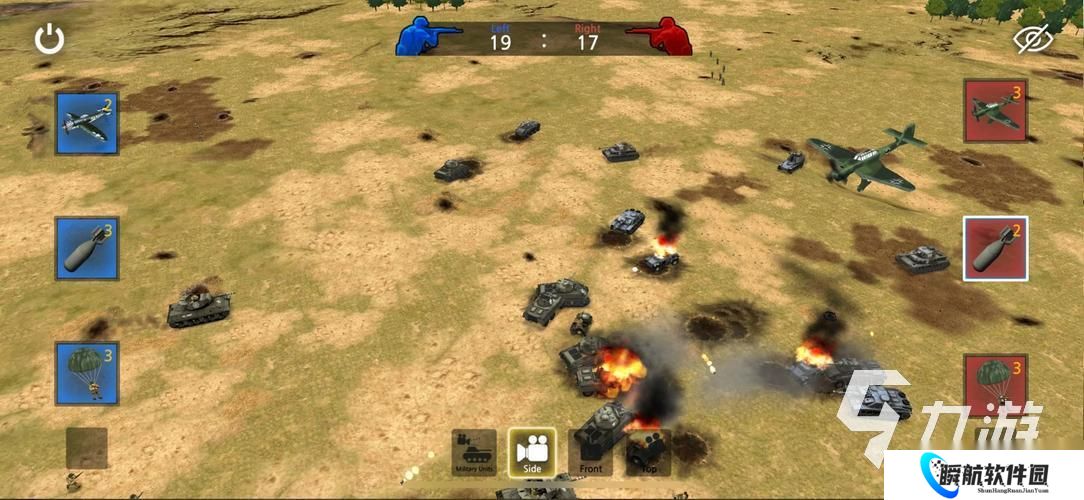Viewport: 1084px width, 500px height.
Task: Switch to the Top camera view
Action: coord(648,453)
